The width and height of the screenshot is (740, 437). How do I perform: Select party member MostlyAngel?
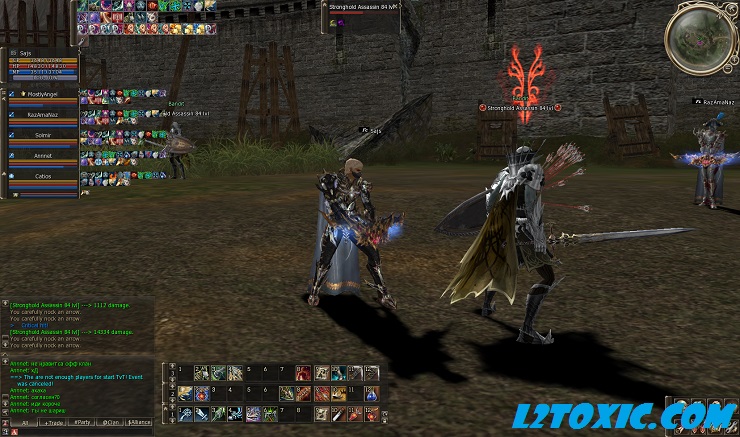41,94
